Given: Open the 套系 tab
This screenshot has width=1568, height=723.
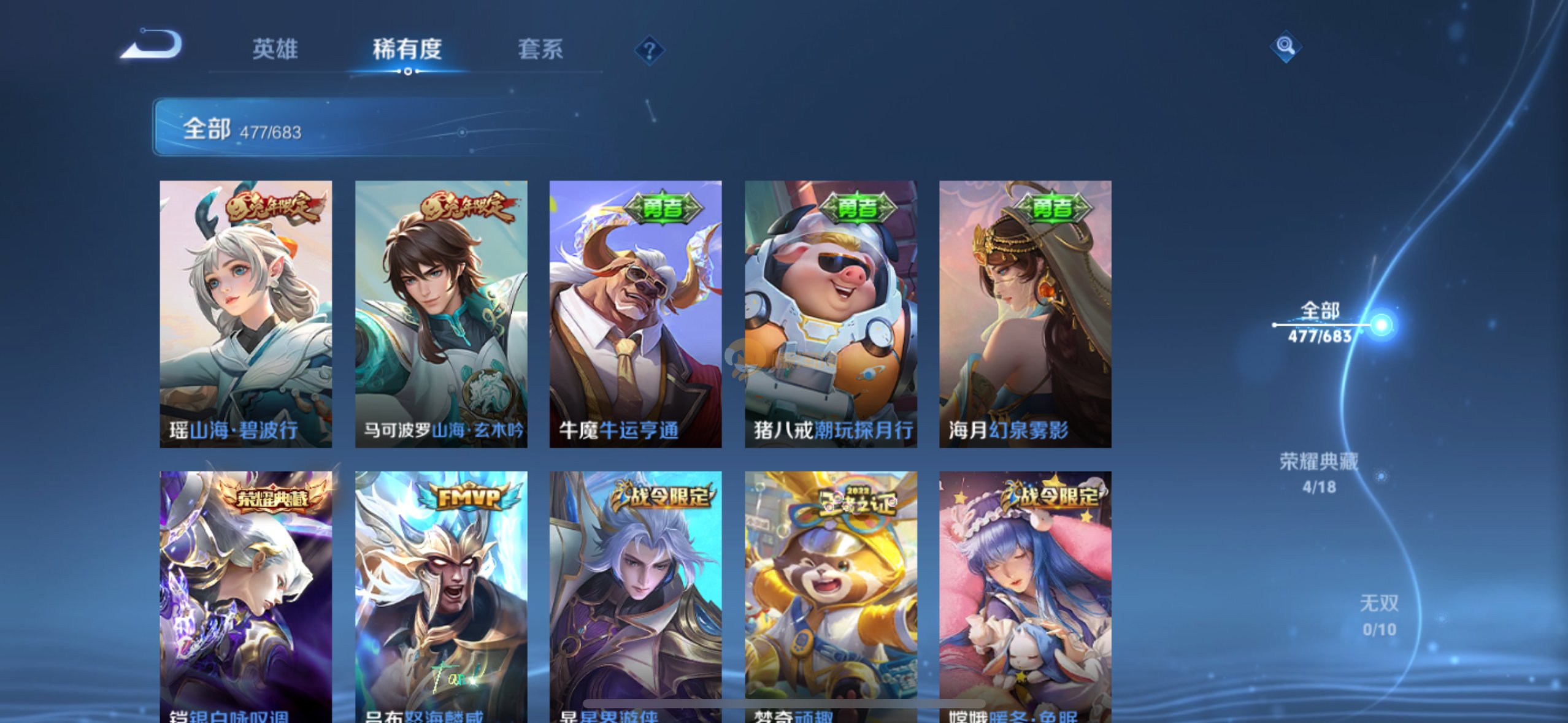Looking at the screenshot, I should (540, 49).
